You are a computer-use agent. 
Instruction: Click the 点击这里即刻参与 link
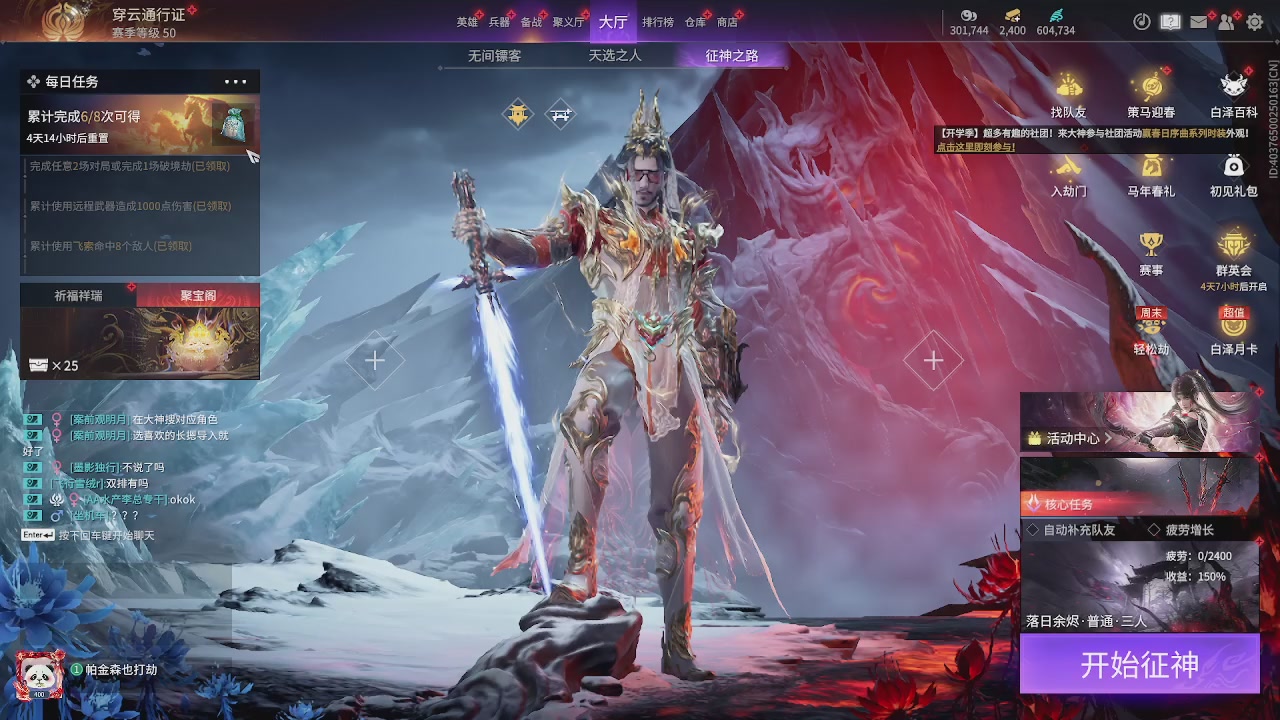(976, 147)
